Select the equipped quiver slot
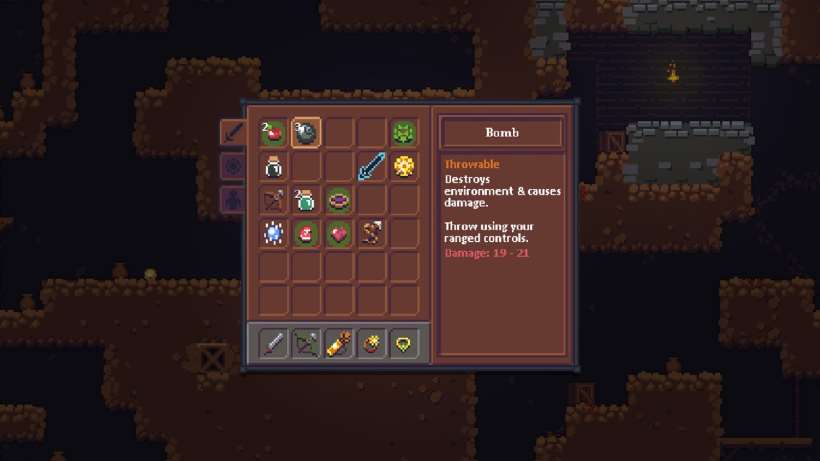Screen dimensions: 820x461 point(339,344)
